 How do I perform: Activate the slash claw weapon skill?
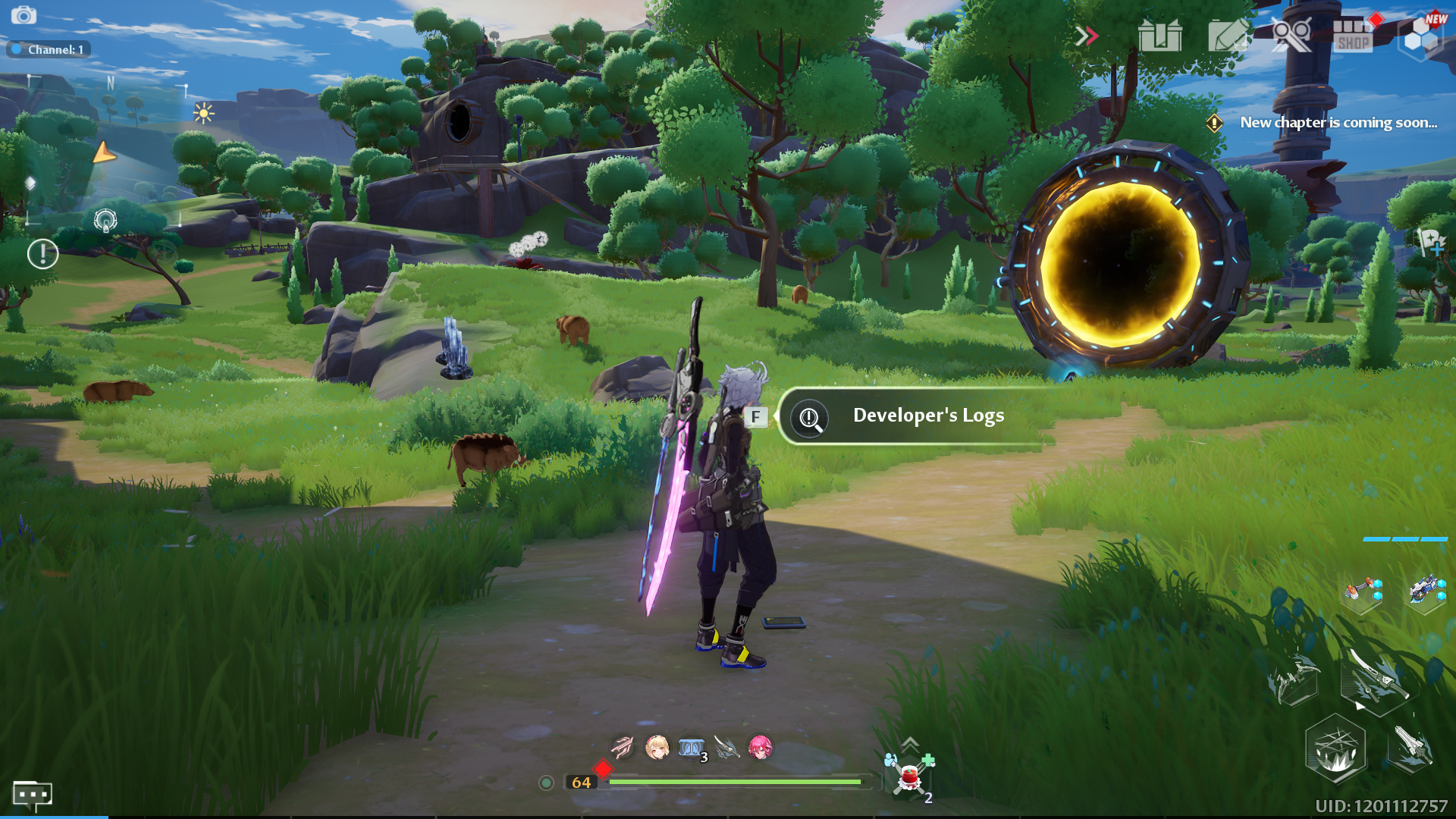tap(1335, 750)
